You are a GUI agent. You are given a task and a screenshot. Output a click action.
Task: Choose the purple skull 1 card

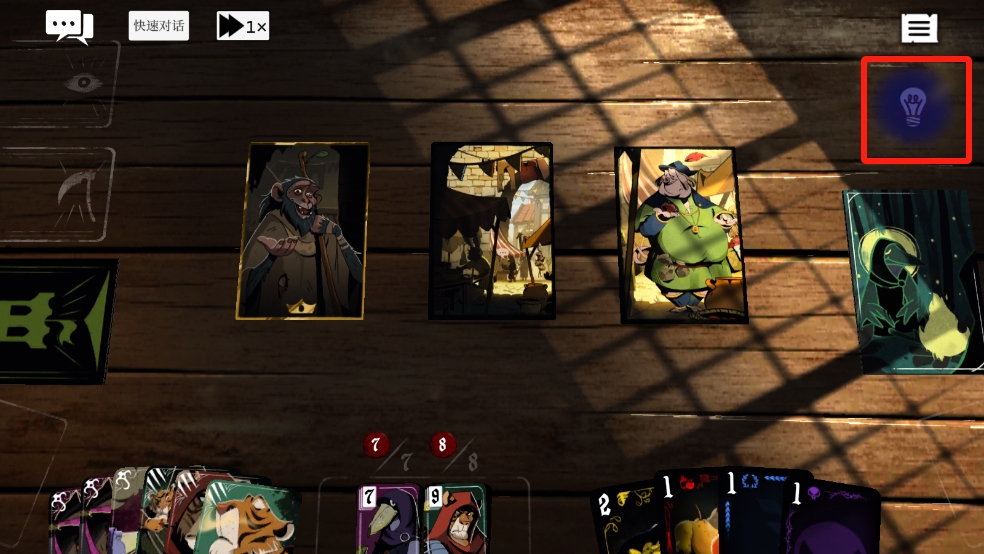click(832, 518)
